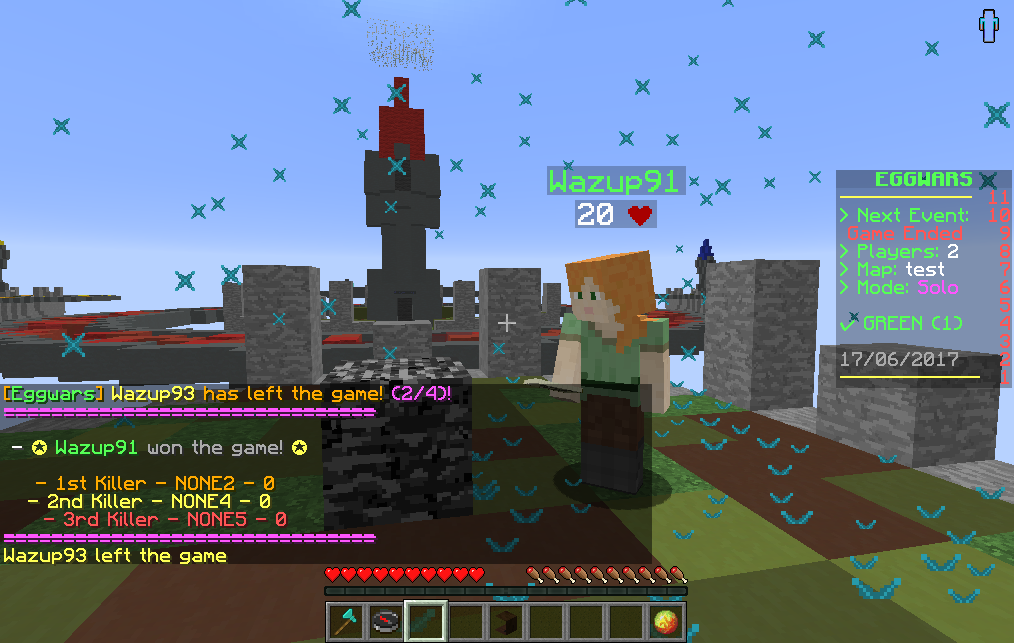Image resolution: width=1014 pixels, height=643 pixels.
Task: Choose the dark brown item hotbar slot
Action: click(507, 621)
